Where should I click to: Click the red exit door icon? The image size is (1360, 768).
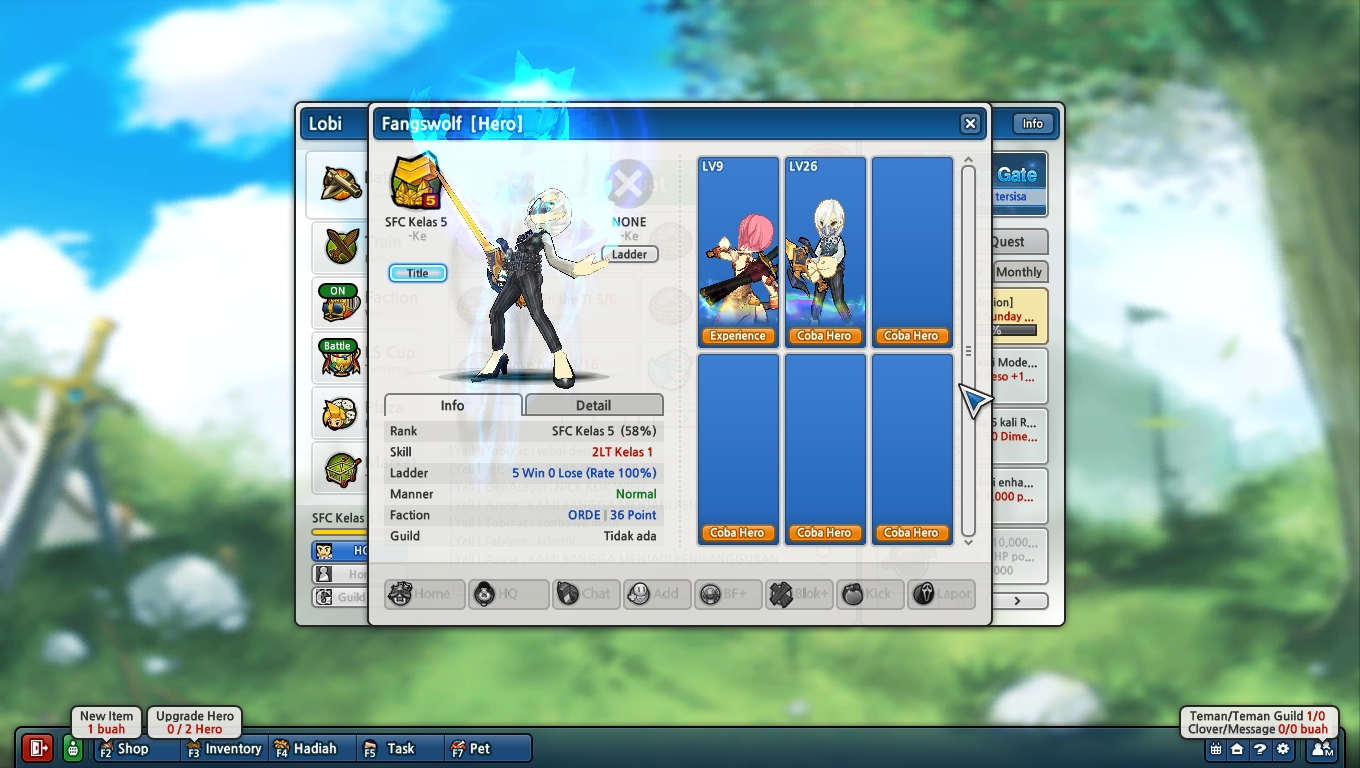(37, 748)
